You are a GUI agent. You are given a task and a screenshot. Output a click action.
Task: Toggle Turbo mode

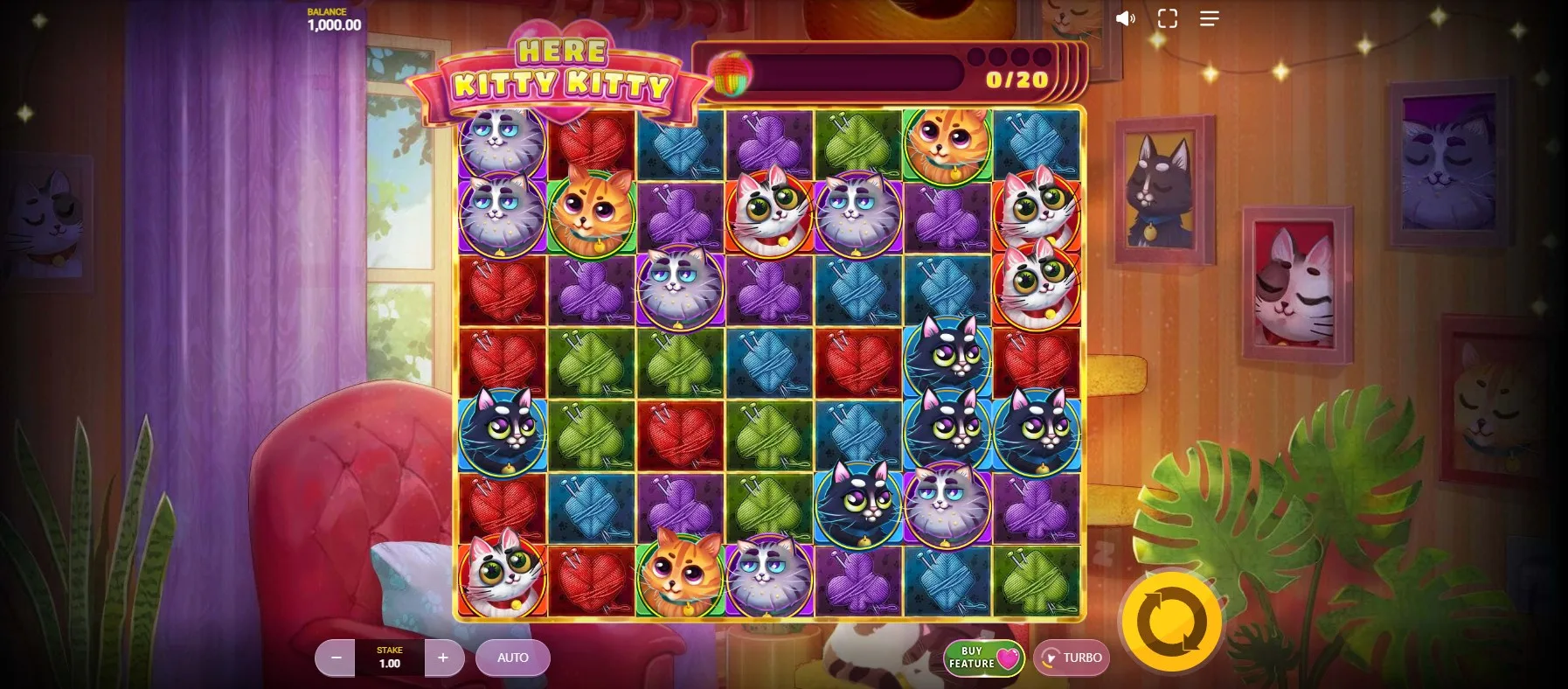click(1072, 658)
